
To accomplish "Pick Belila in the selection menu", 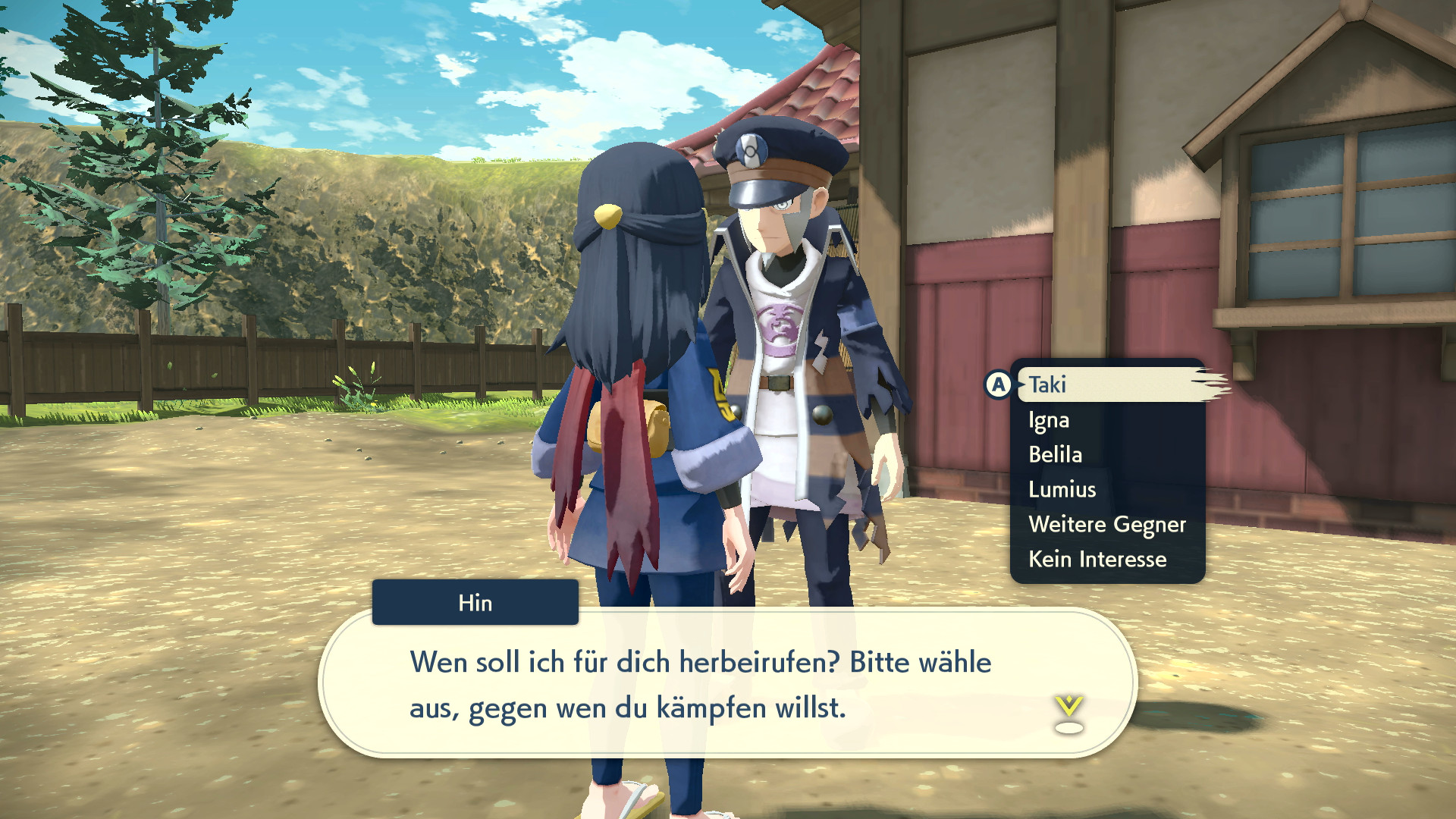I will pos(1056,454).
